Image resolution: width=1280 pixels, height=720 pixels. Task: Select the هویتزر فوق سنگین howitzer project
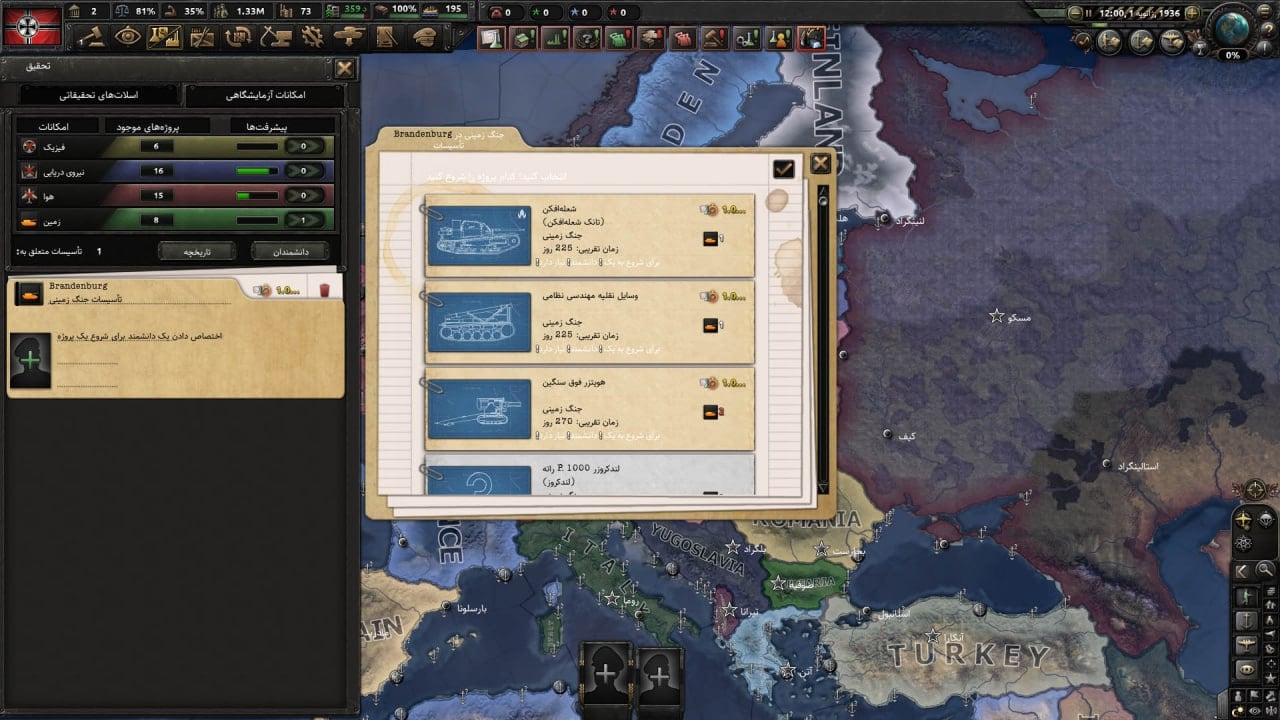point(589,408)
